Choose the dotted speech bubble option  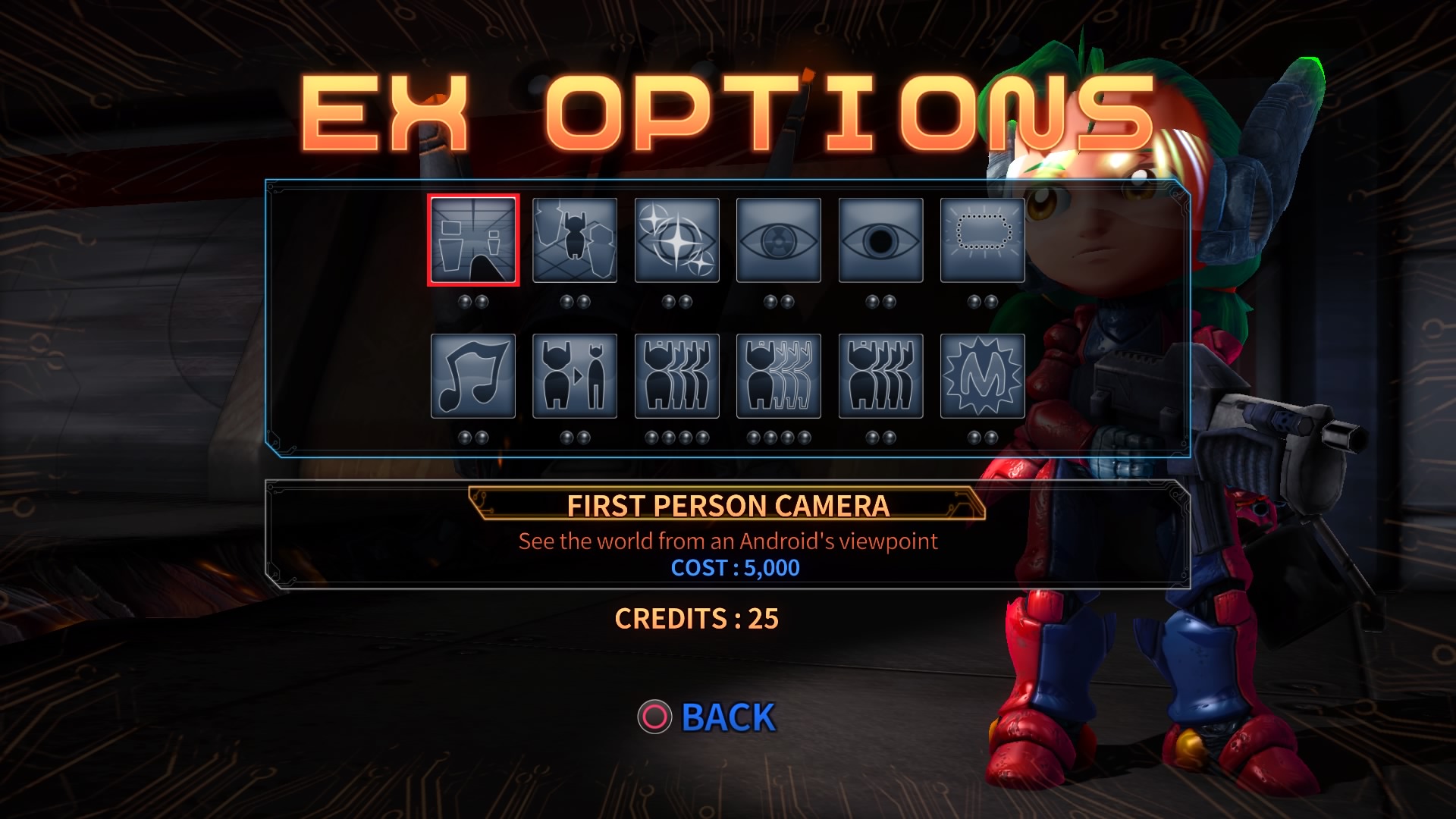982,240
